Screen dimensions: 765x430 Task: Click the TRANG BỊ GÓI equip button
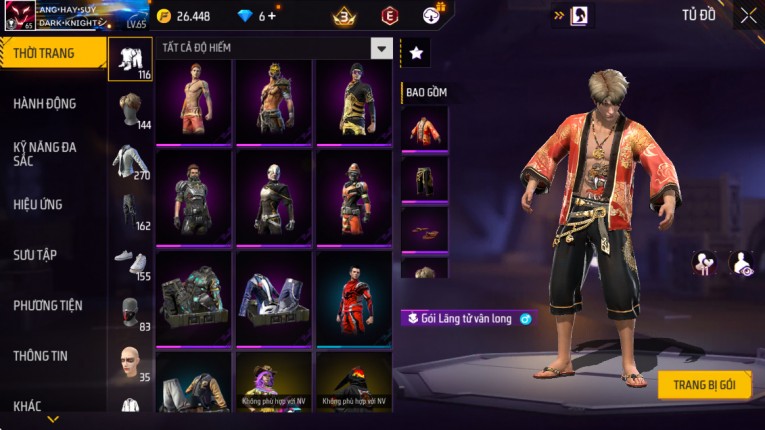(704, 385)
